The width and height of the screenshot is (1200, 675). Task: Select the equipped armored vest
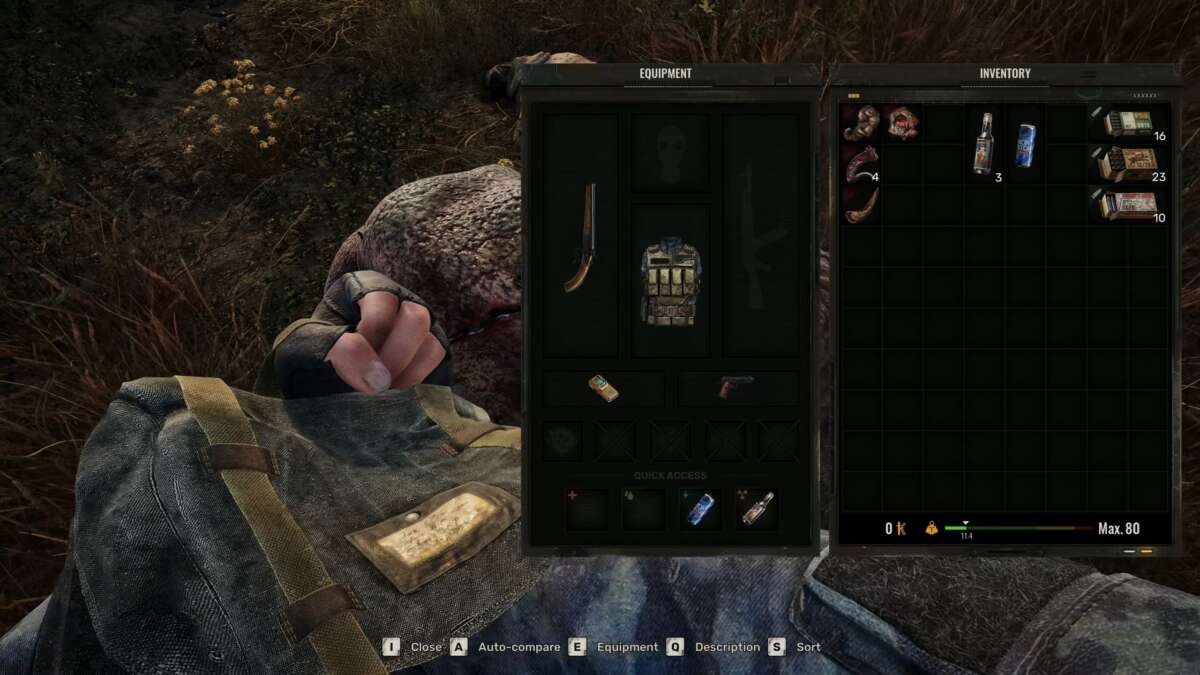coord(670,280)
